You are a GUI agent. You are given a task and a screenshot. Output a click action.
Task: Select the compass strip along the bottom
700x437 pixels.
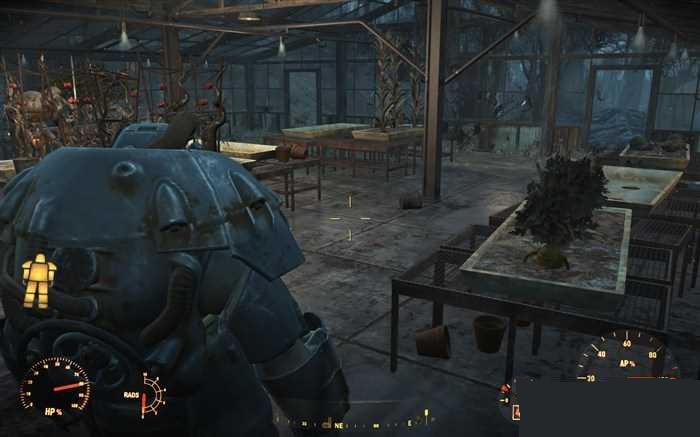(x=350, y=424)
